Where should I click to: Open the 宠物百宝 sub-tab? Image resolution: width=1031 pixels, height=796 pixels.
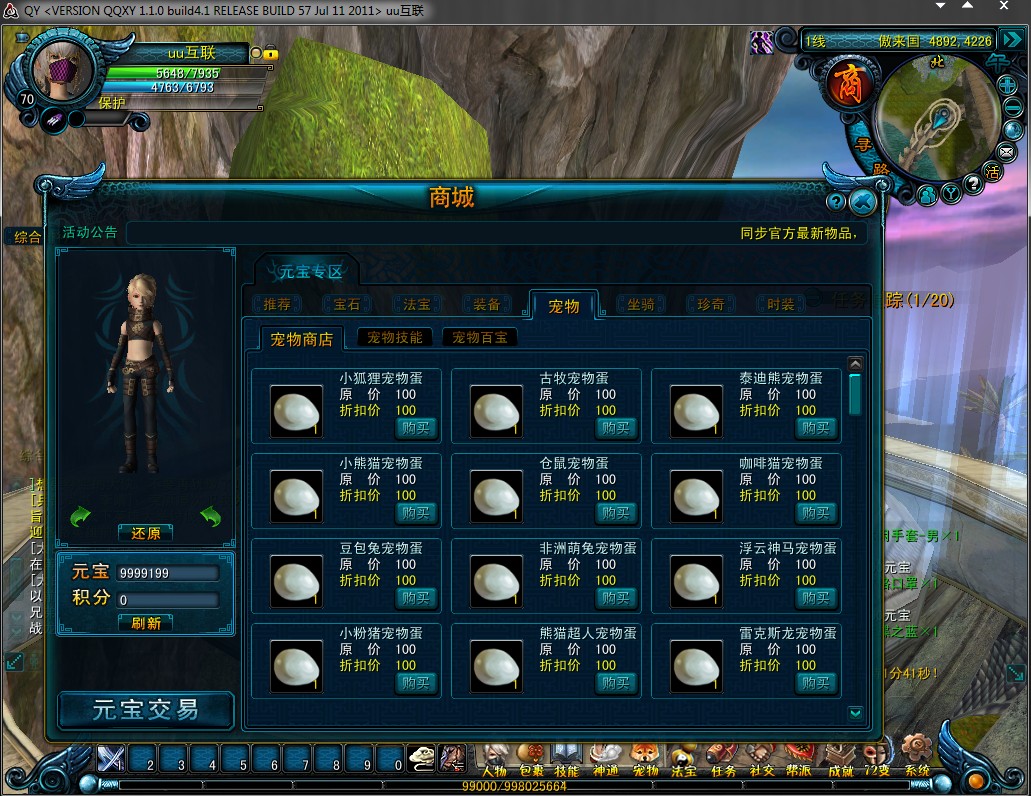(x=480, y=338)
